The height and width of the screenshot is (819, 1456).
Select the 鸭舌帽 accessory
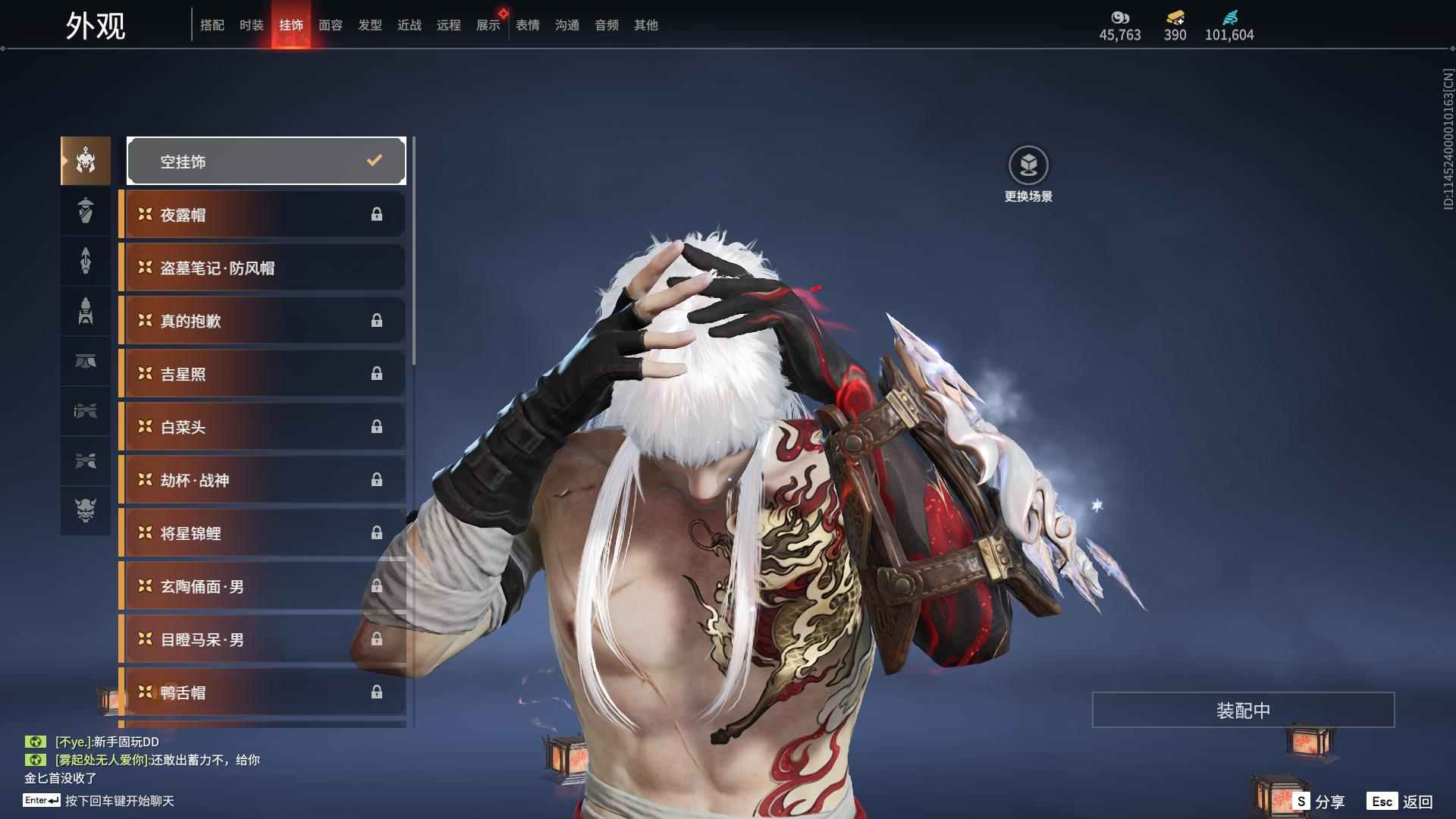click(262, 692)
